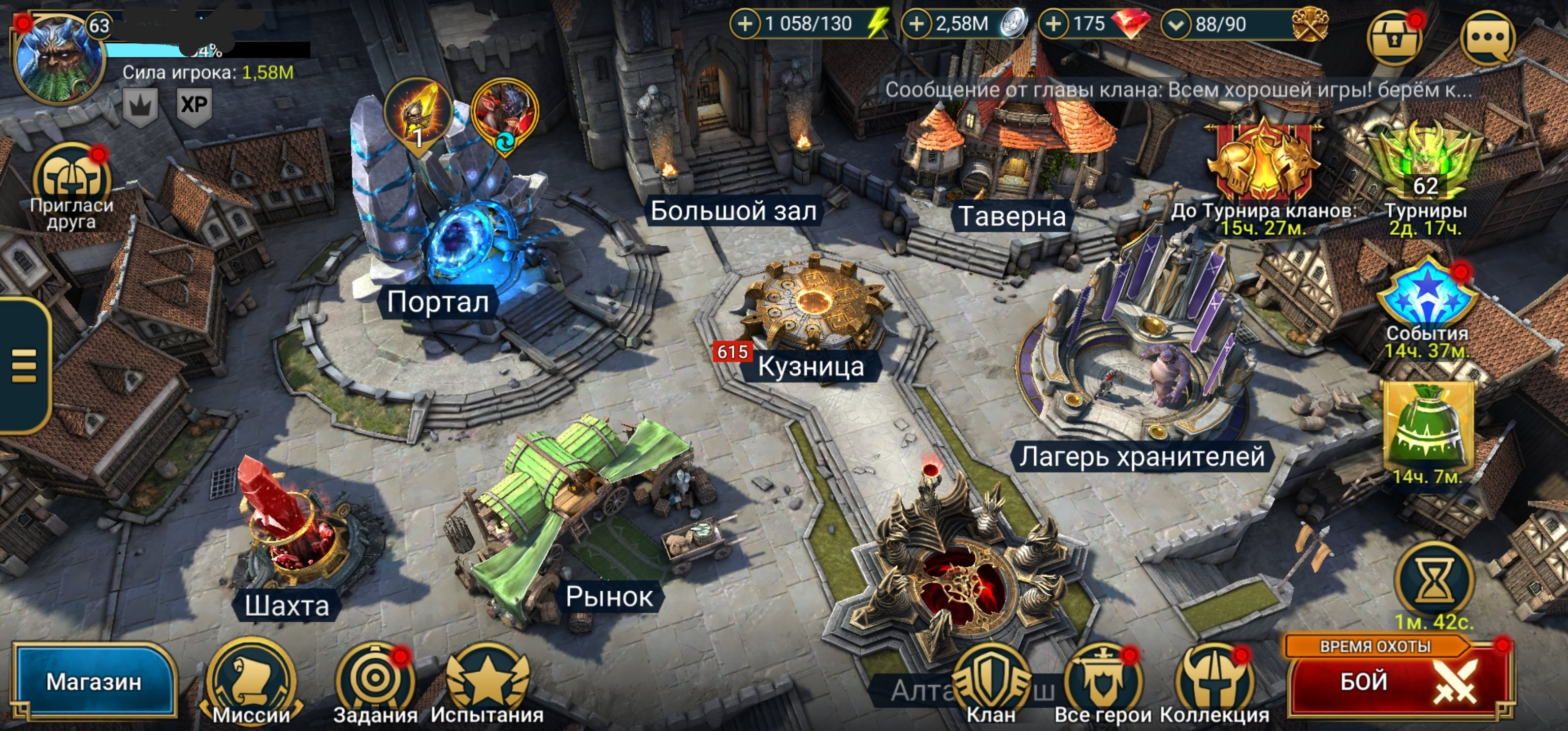The image size is (1568, 731).
Task: Expand the keys counter dropdown
Action: click(1176, 25)
